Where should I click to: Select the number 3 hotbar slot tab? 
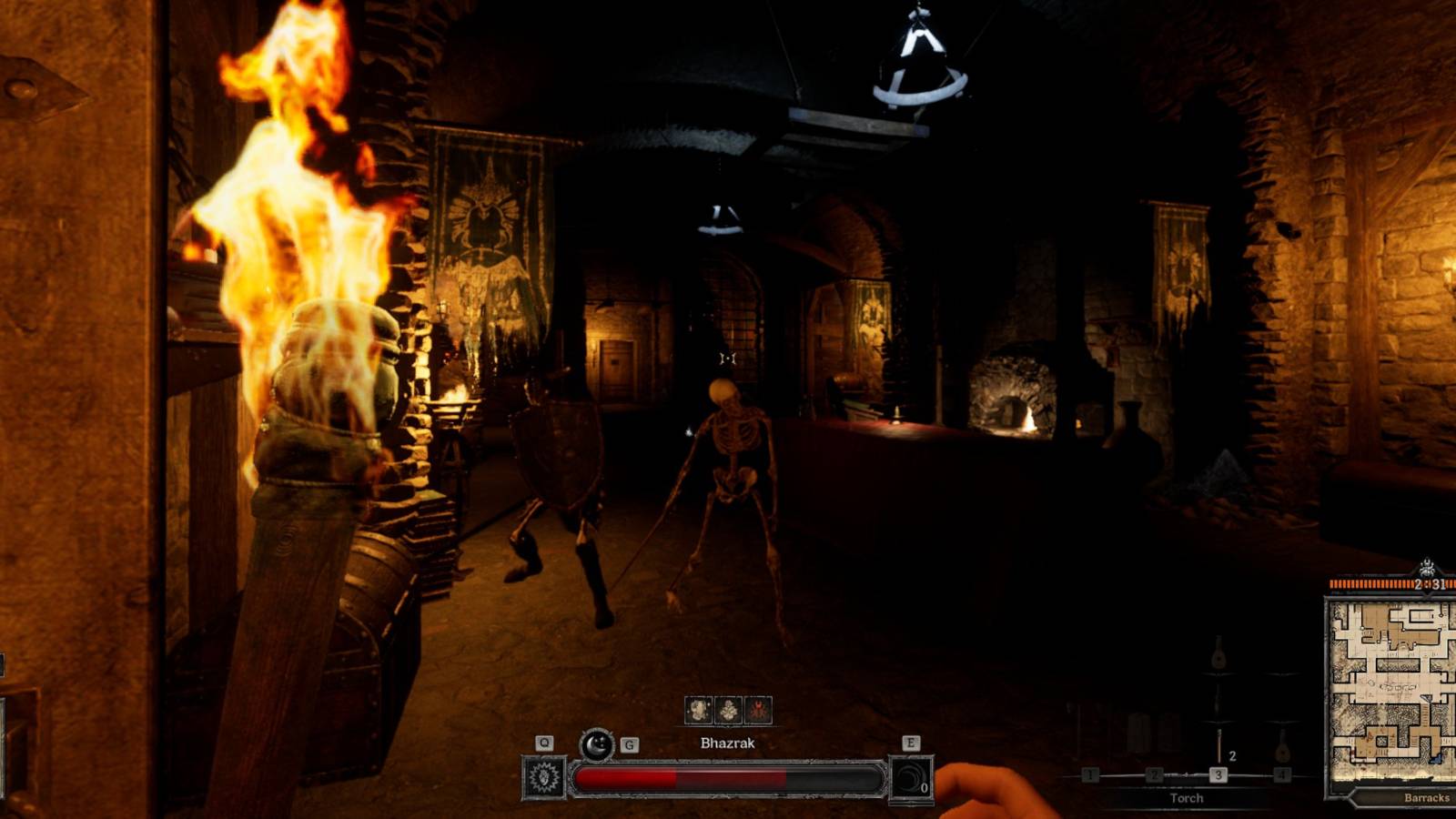[x=1218, y=774]
